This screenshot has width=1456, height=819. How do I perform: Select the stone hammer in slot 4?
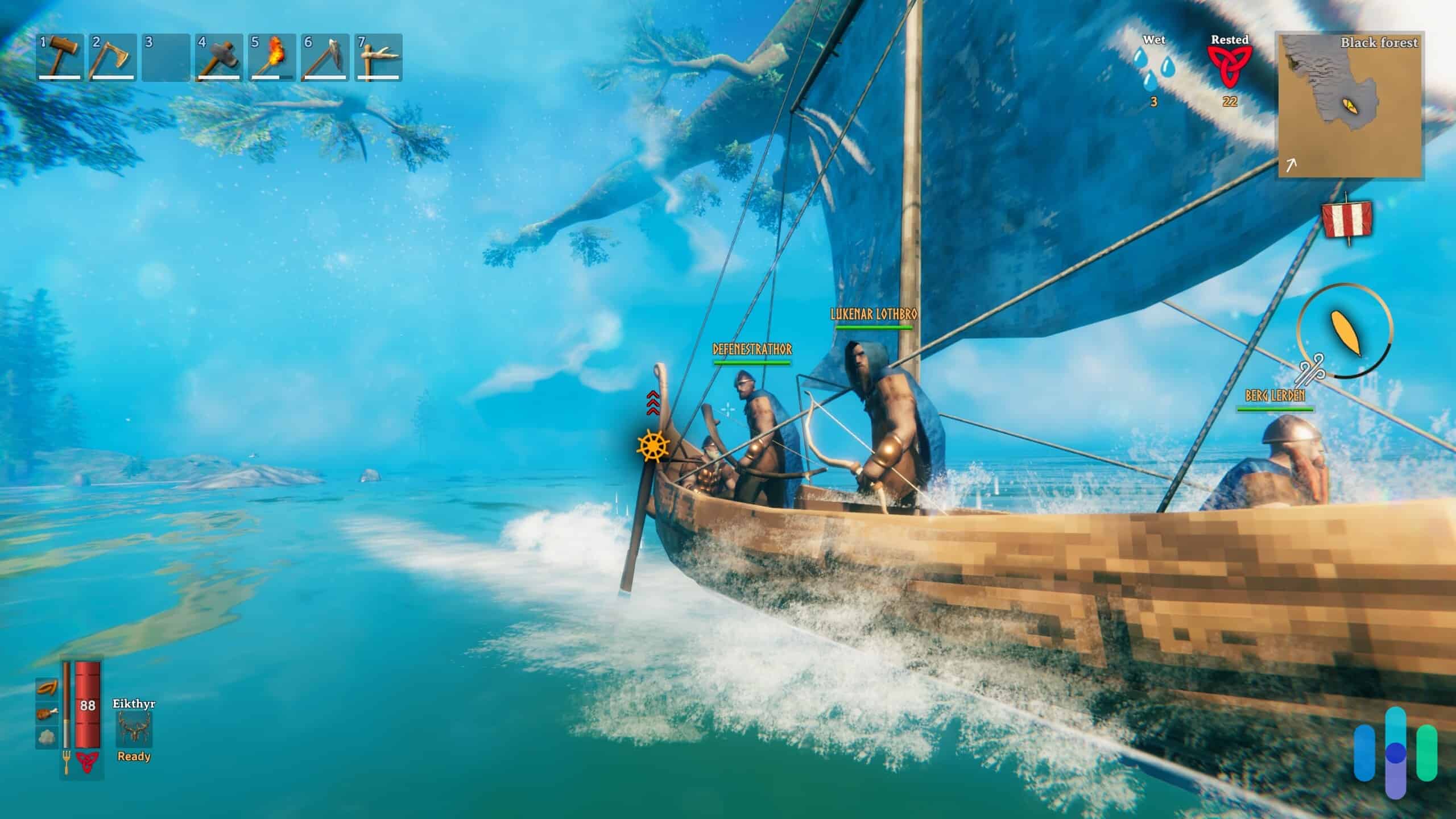point(219,57)
